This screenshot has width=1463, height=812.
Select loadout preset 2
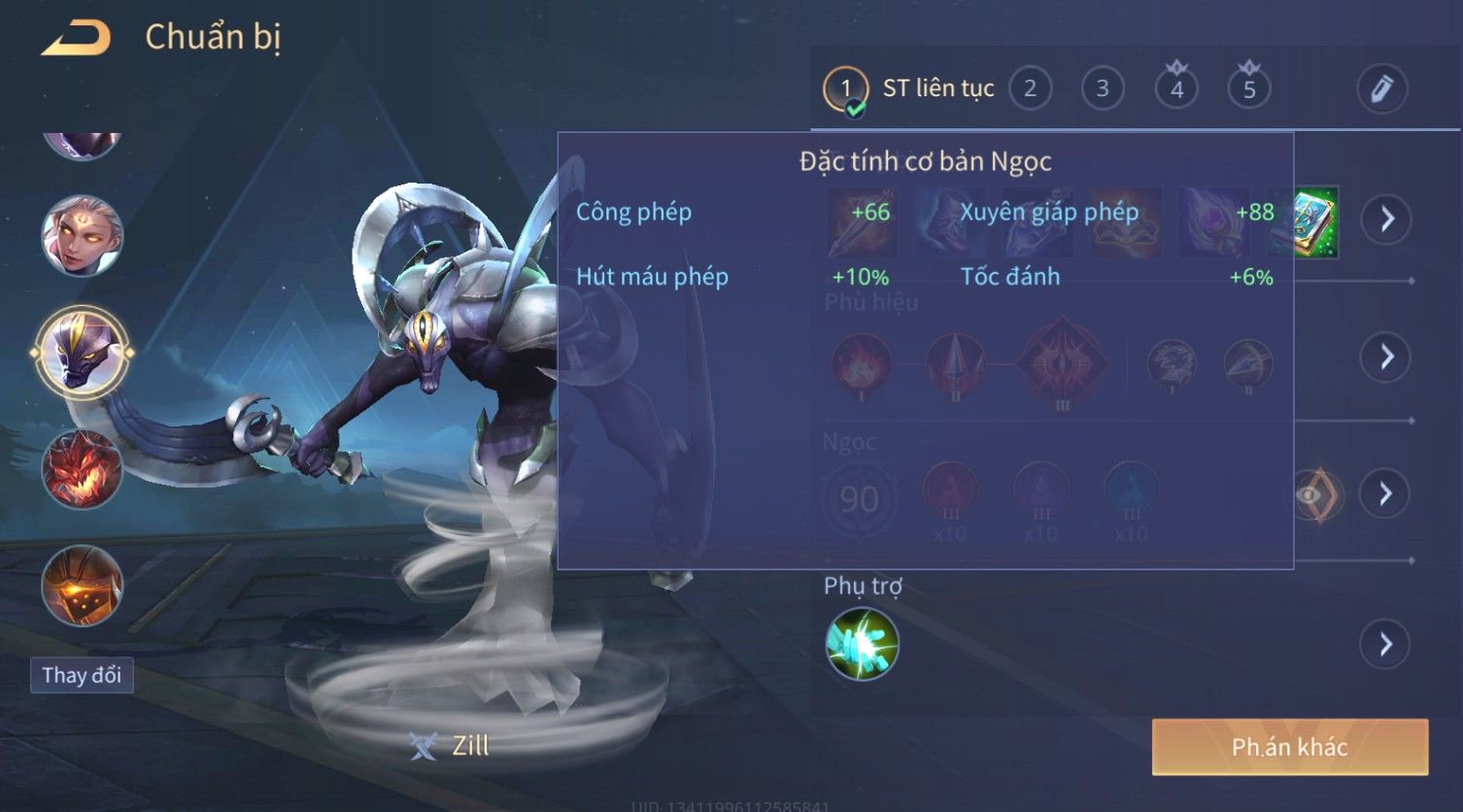pos(1030,89)
